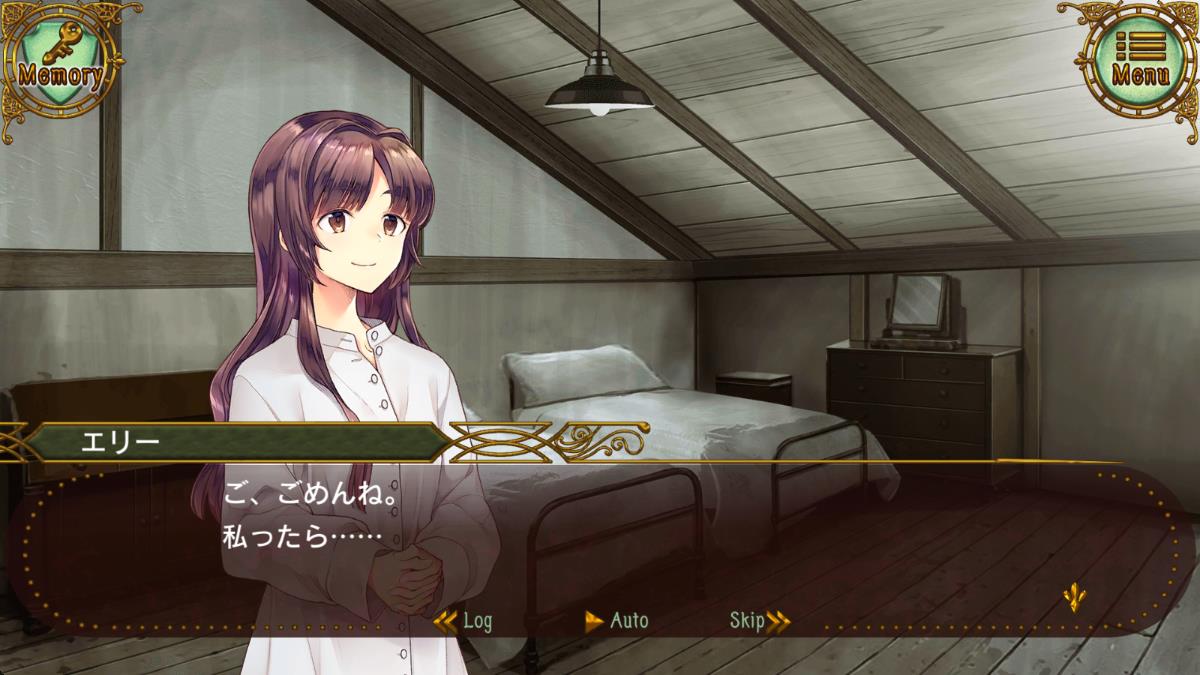Viewport: 1200px width, 675px height.
Task: Activate Skip to fast-forward dialogue
Action: (759, 621)
